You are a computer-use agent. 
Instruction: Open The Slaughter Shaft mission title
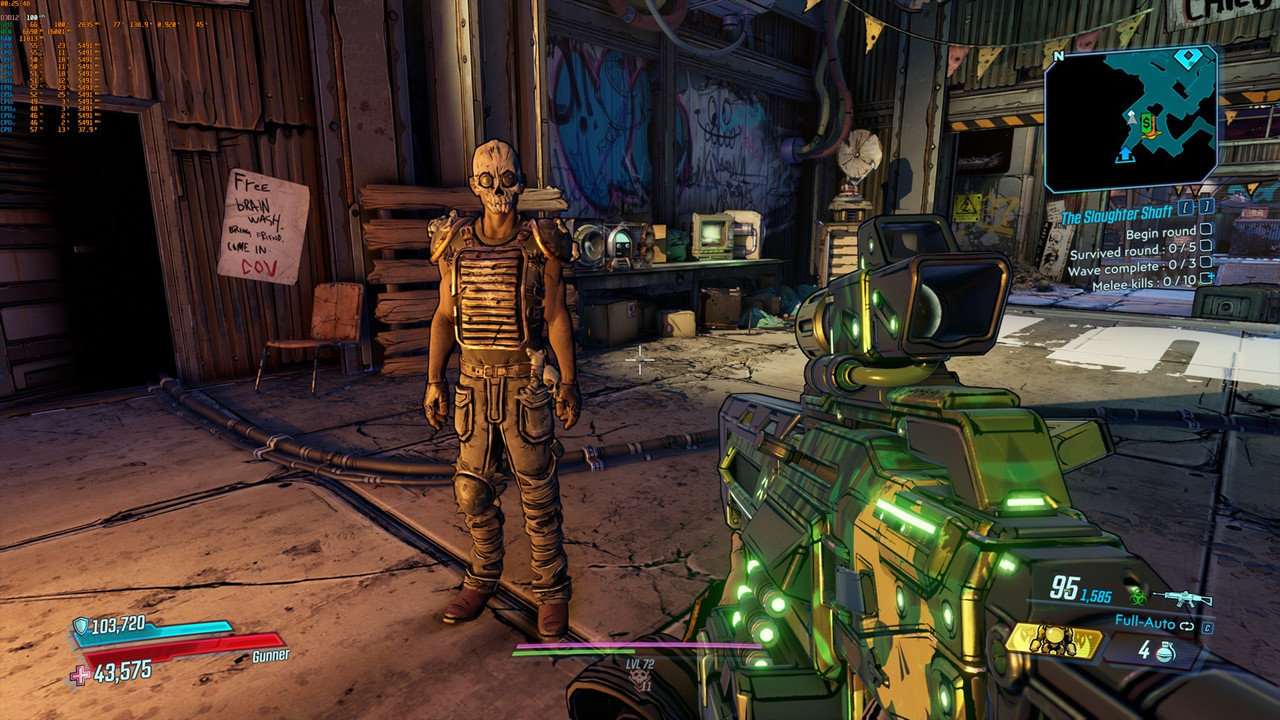coord(1118,217)
